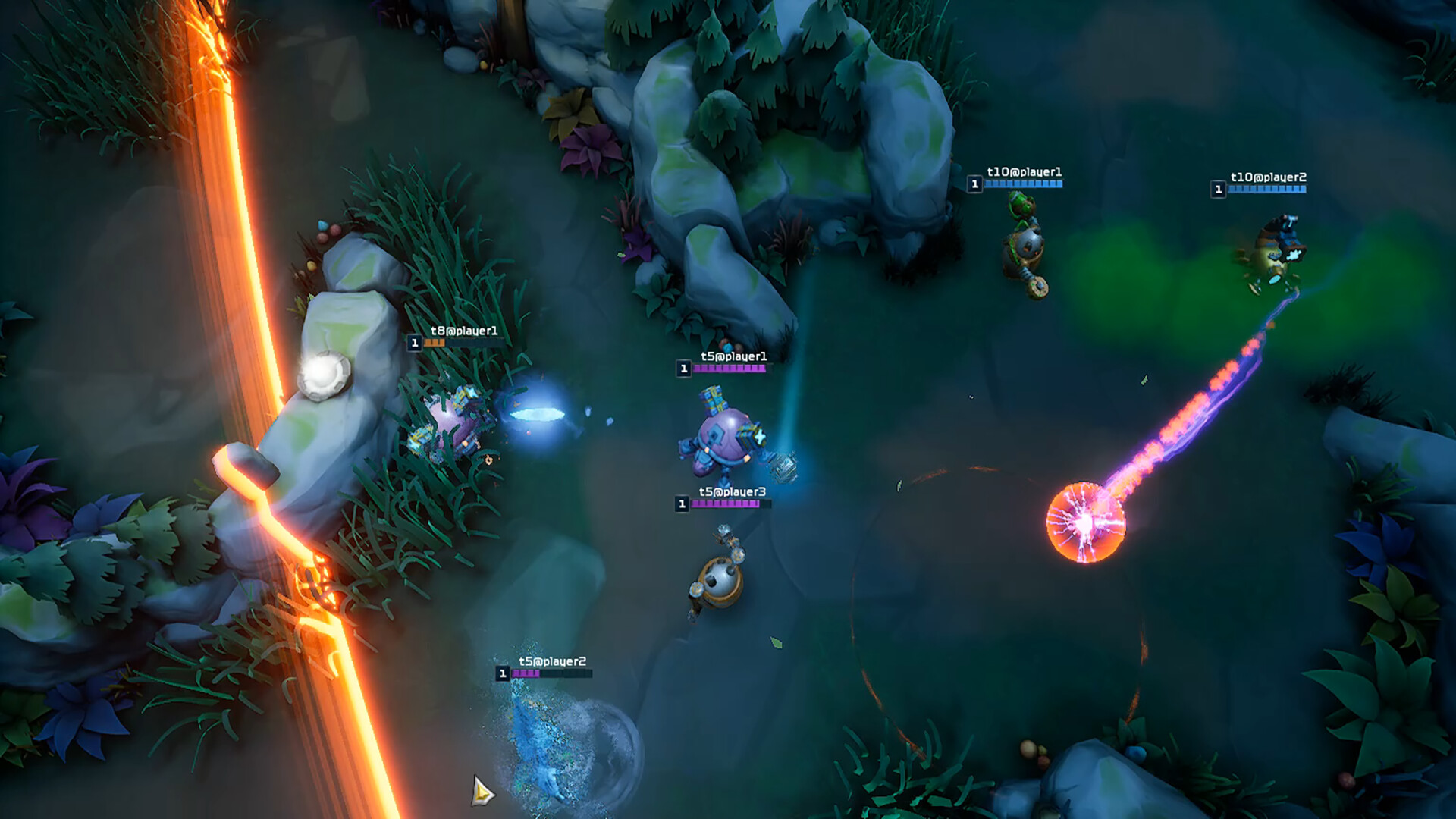This screenshot has height=819, width=1456.
Task: Click the purple health bar under t5@player1
Action: pyautogui.click(x=728, y=367)
